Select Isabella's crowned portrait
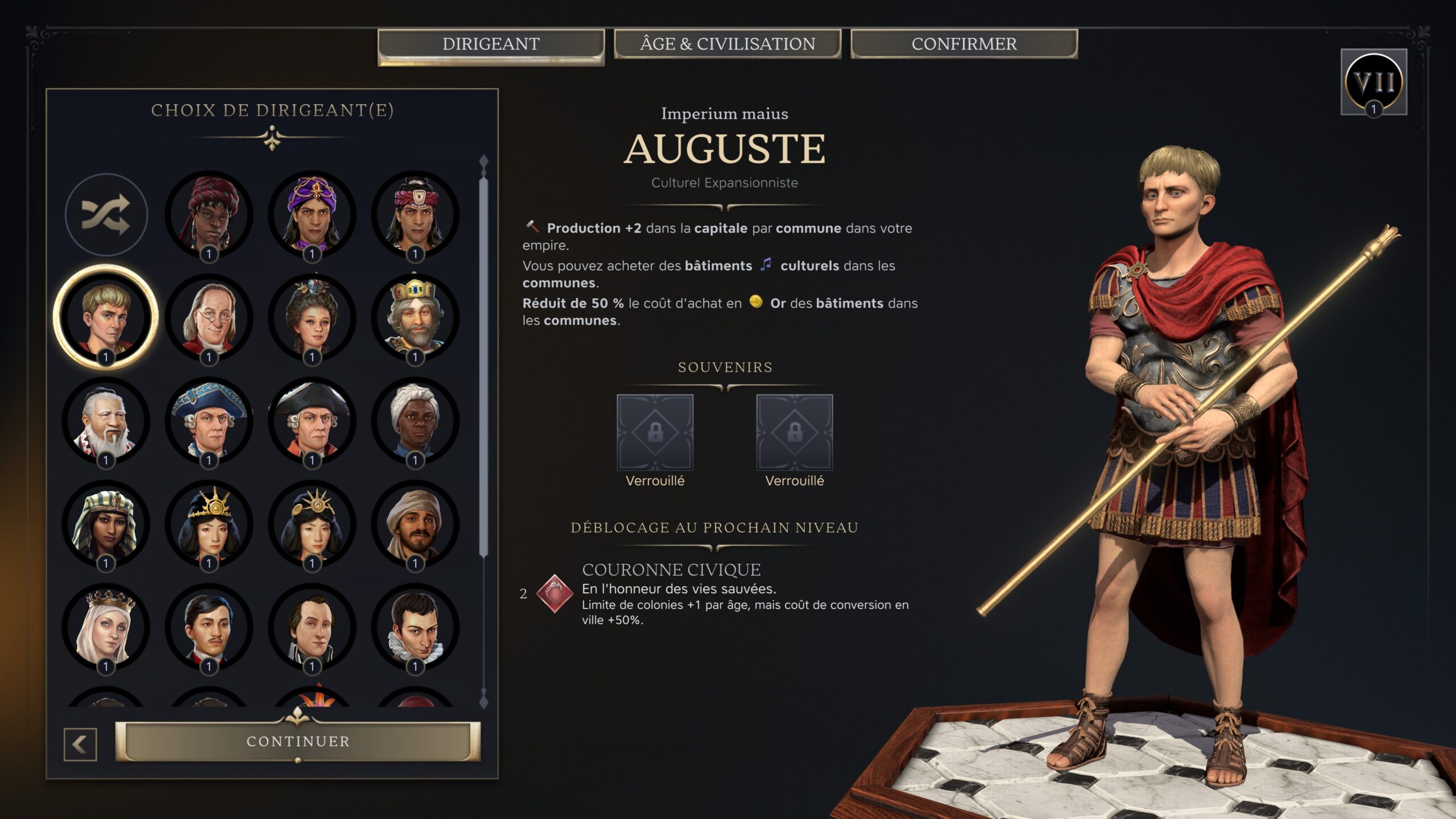Viewport: 1456px width, 819px height. pos(105,627)
